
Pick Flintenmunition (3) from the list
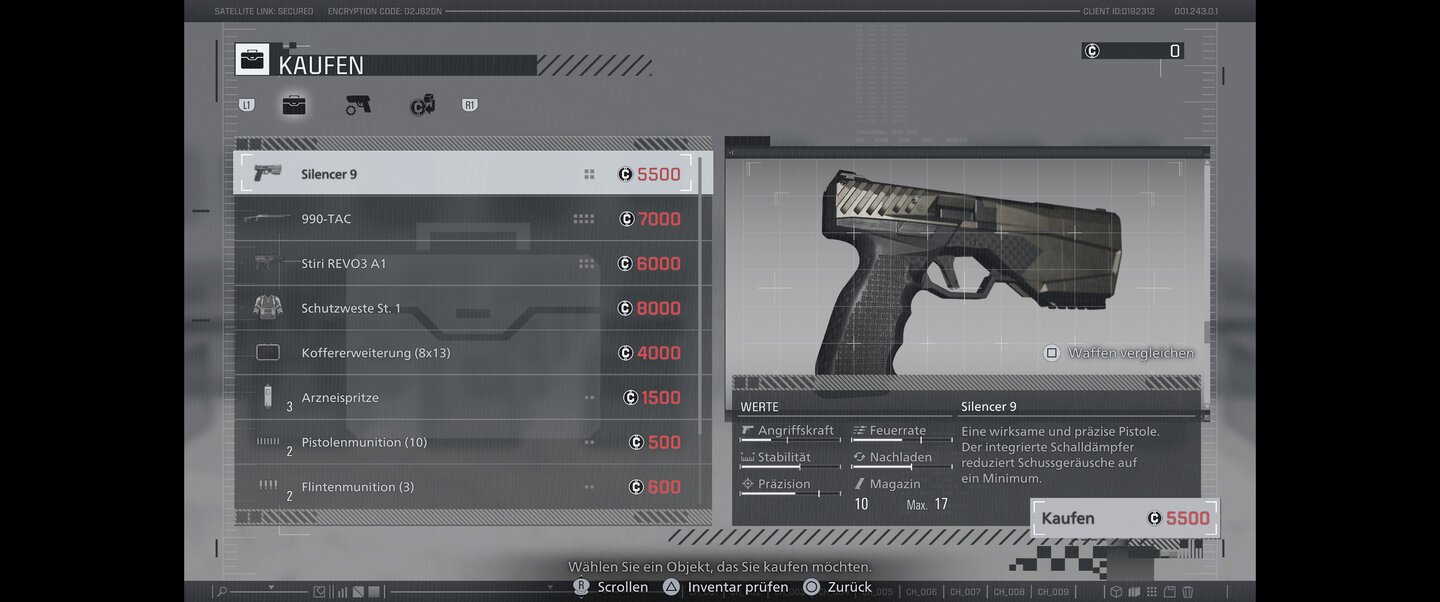click(x=470, y=487)
